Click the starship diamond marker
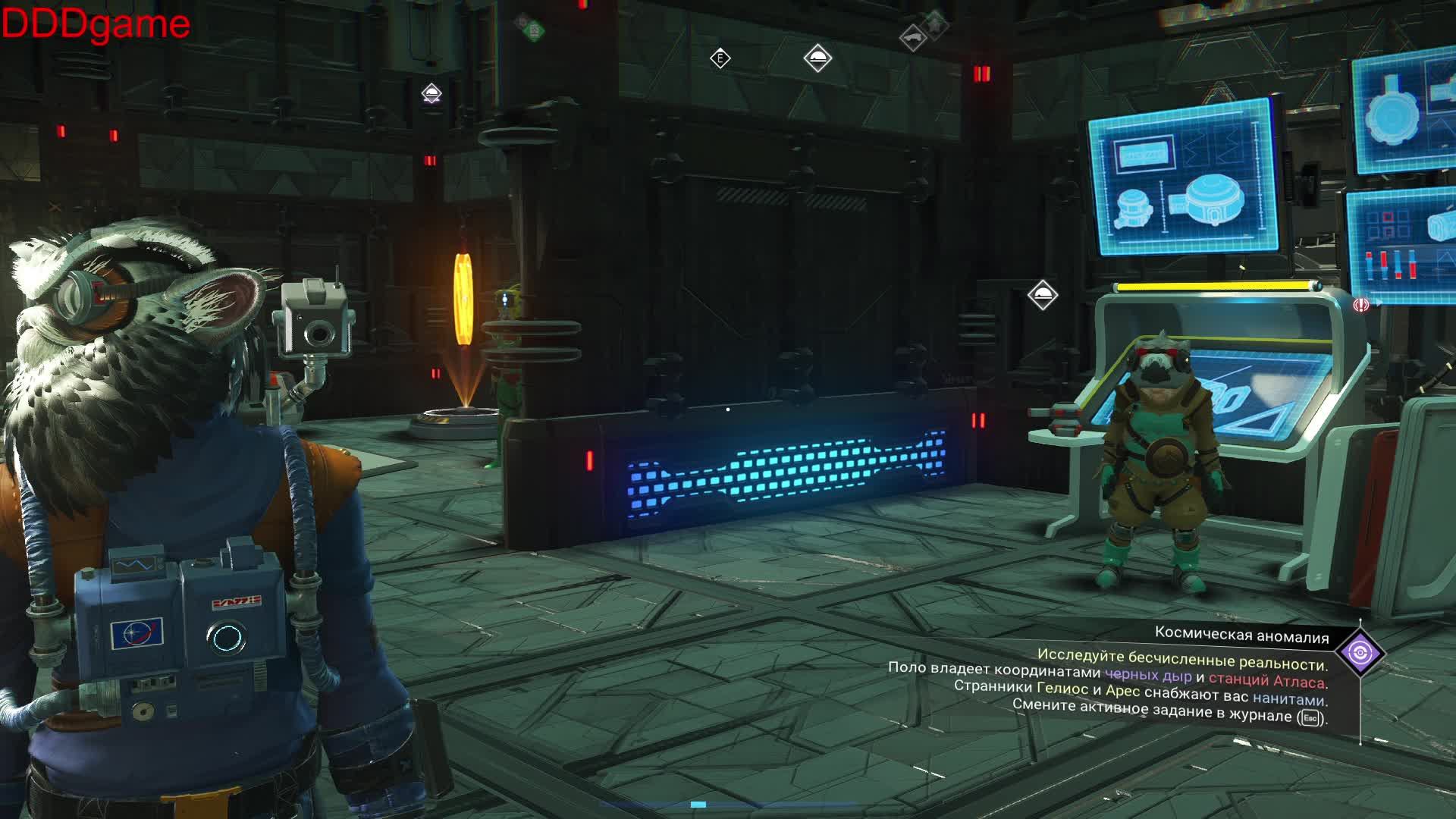This screenshot has width=1456, height=819. tap(912, 38)
